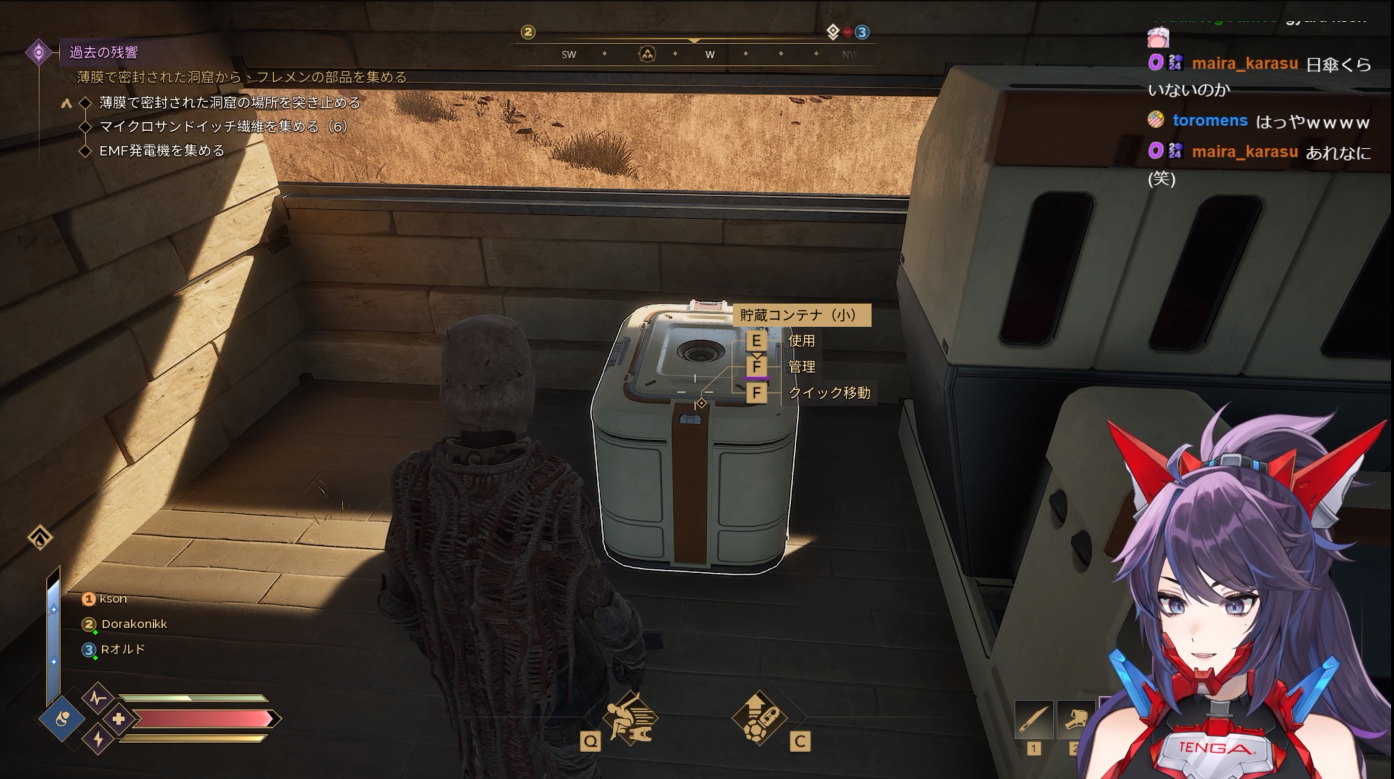Screen dimensions: 1394x779
Task: Open maira_karasu's profile in stream chat
Action: [1244, 64]
